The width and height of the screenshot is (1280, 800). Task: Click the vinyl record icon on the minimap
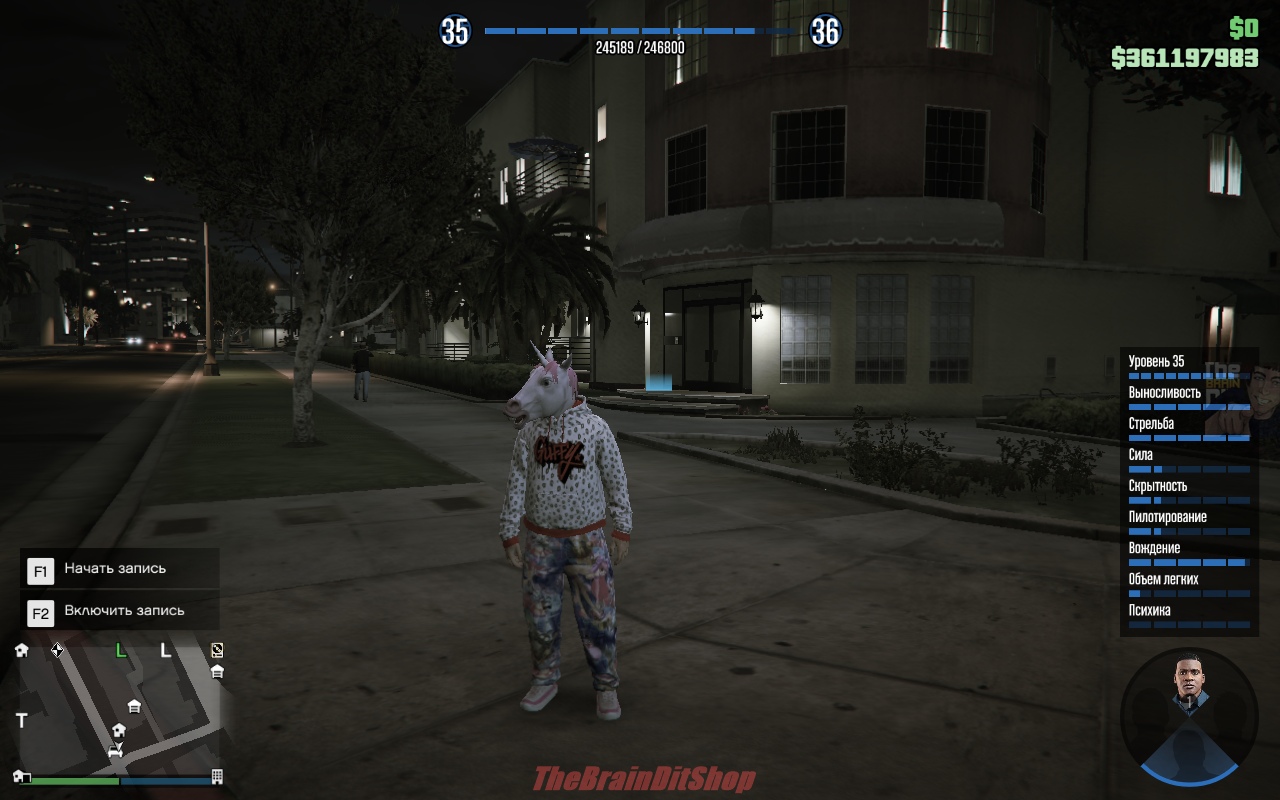[217, 650]
